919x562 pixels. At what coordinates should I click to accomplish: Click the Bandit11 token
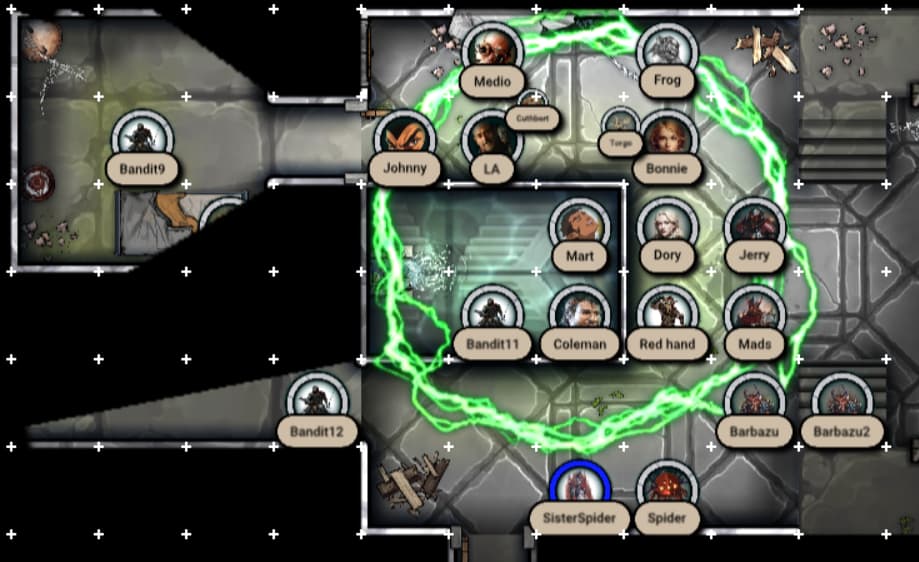[x=492, y=313]
